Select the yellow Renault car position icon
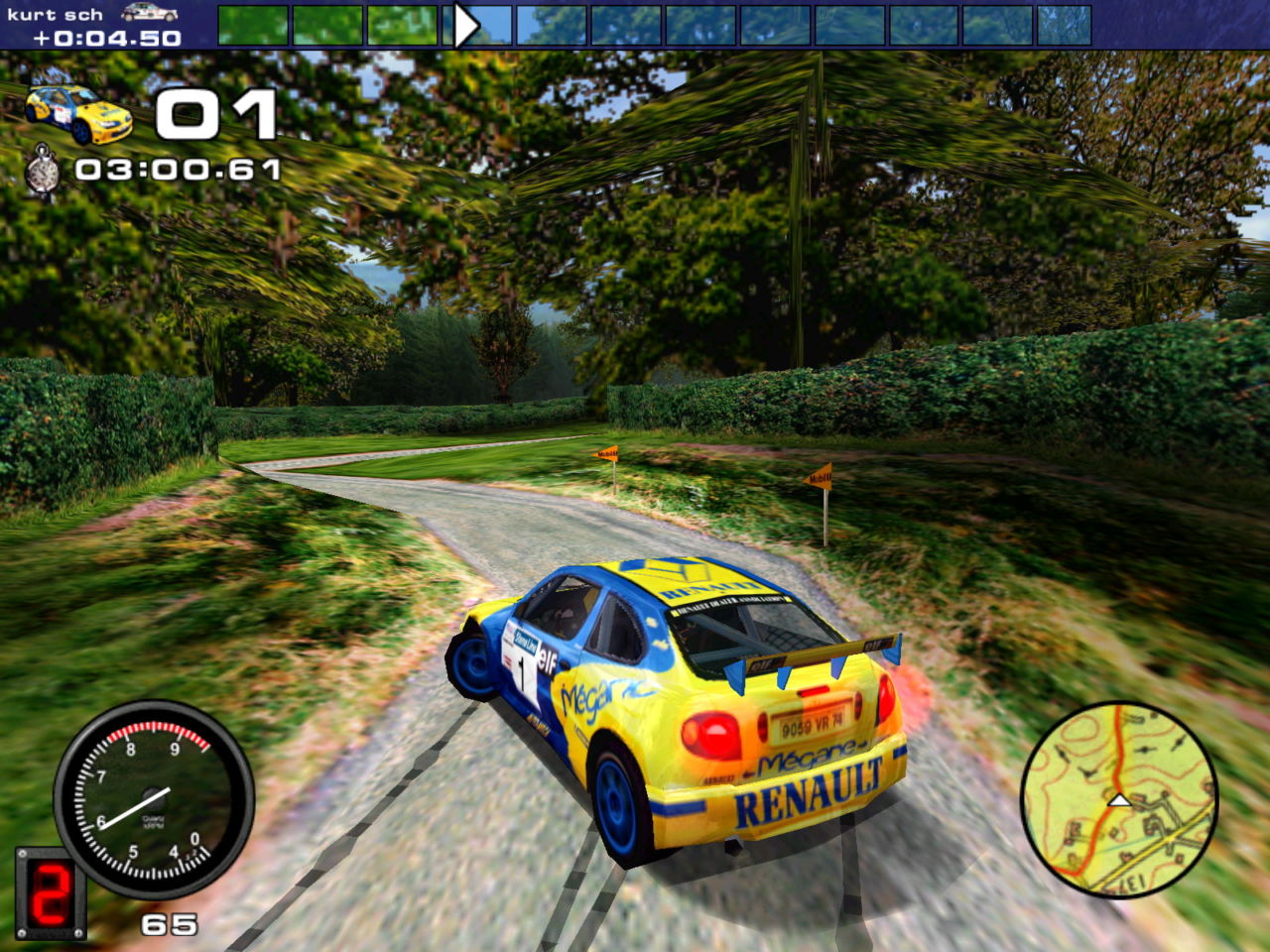This screenshot has width=1270, height=952. click(78, 114)
